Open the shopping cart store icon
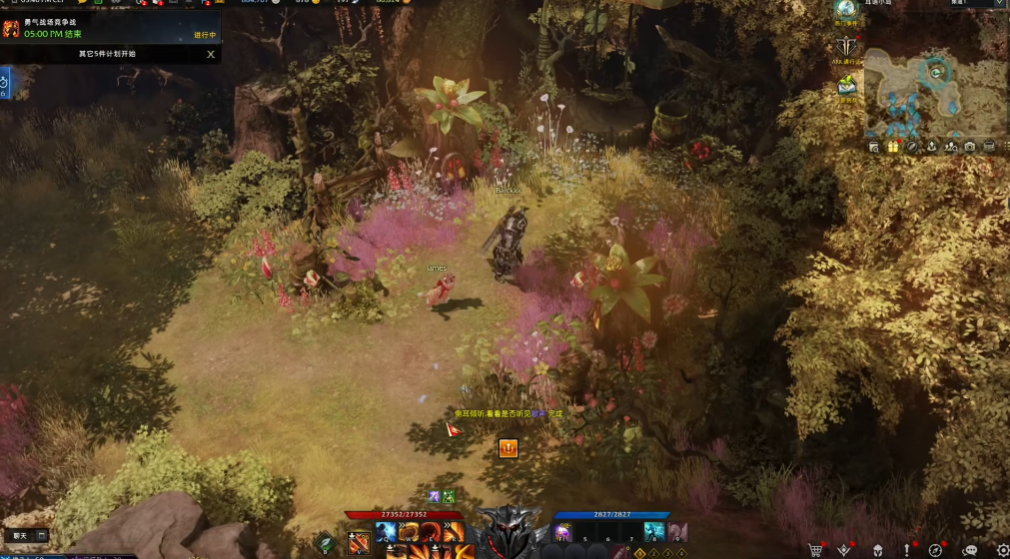Image resolution: width=1010 pixels, height=559 pixels. 816,549
